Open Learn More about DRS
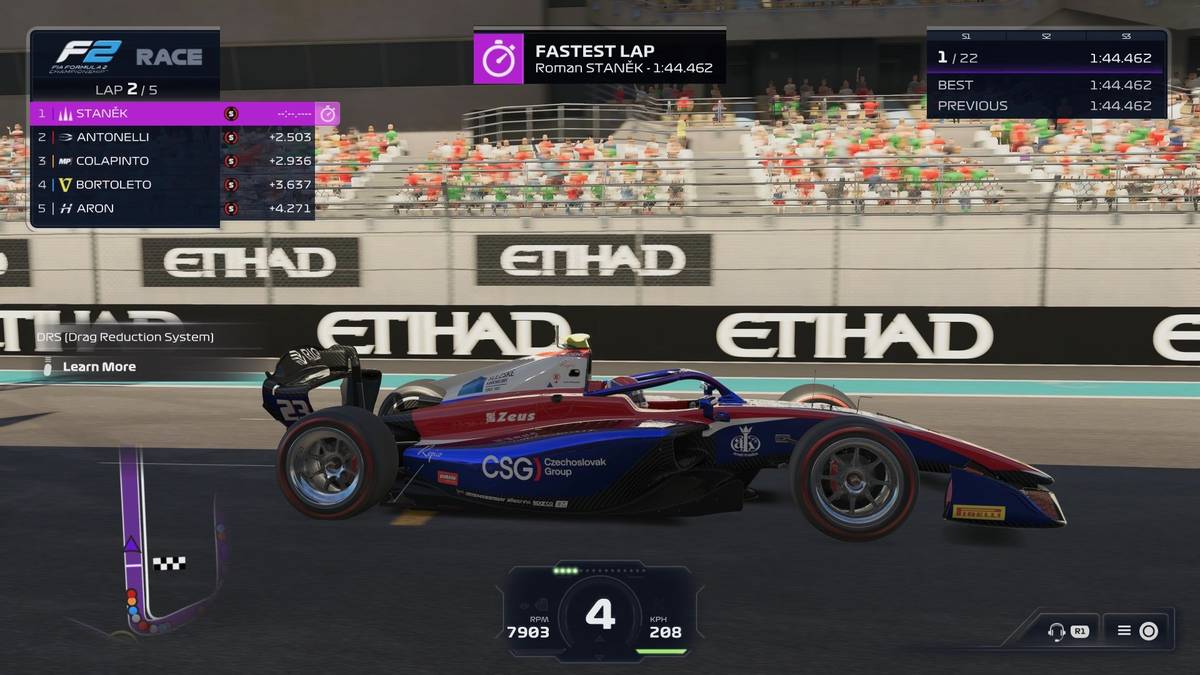The image size is (1200, 675). click(x=99, y=367)
